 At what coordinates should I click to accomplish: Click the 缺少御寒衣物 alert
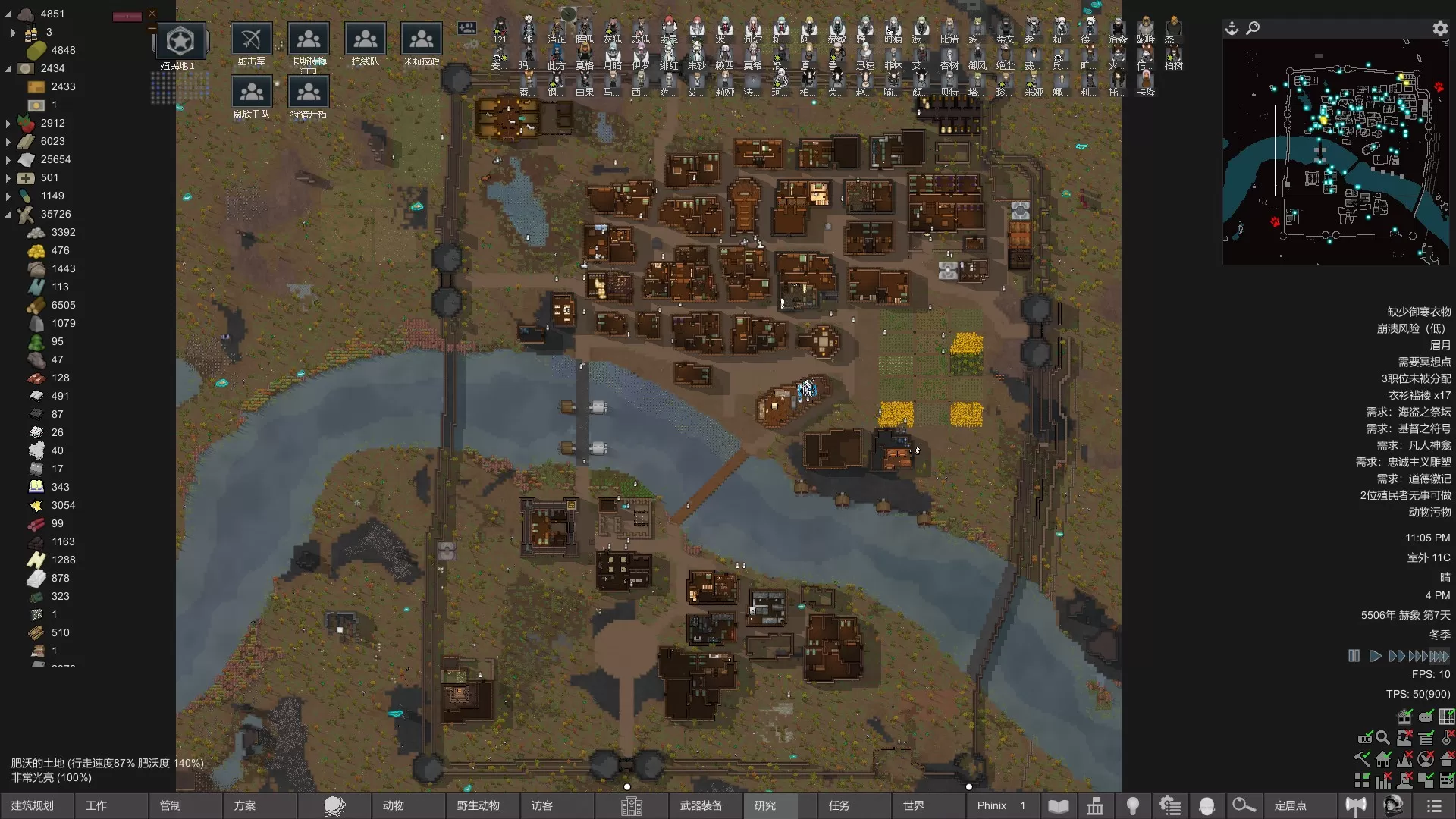click(1419, 312)
